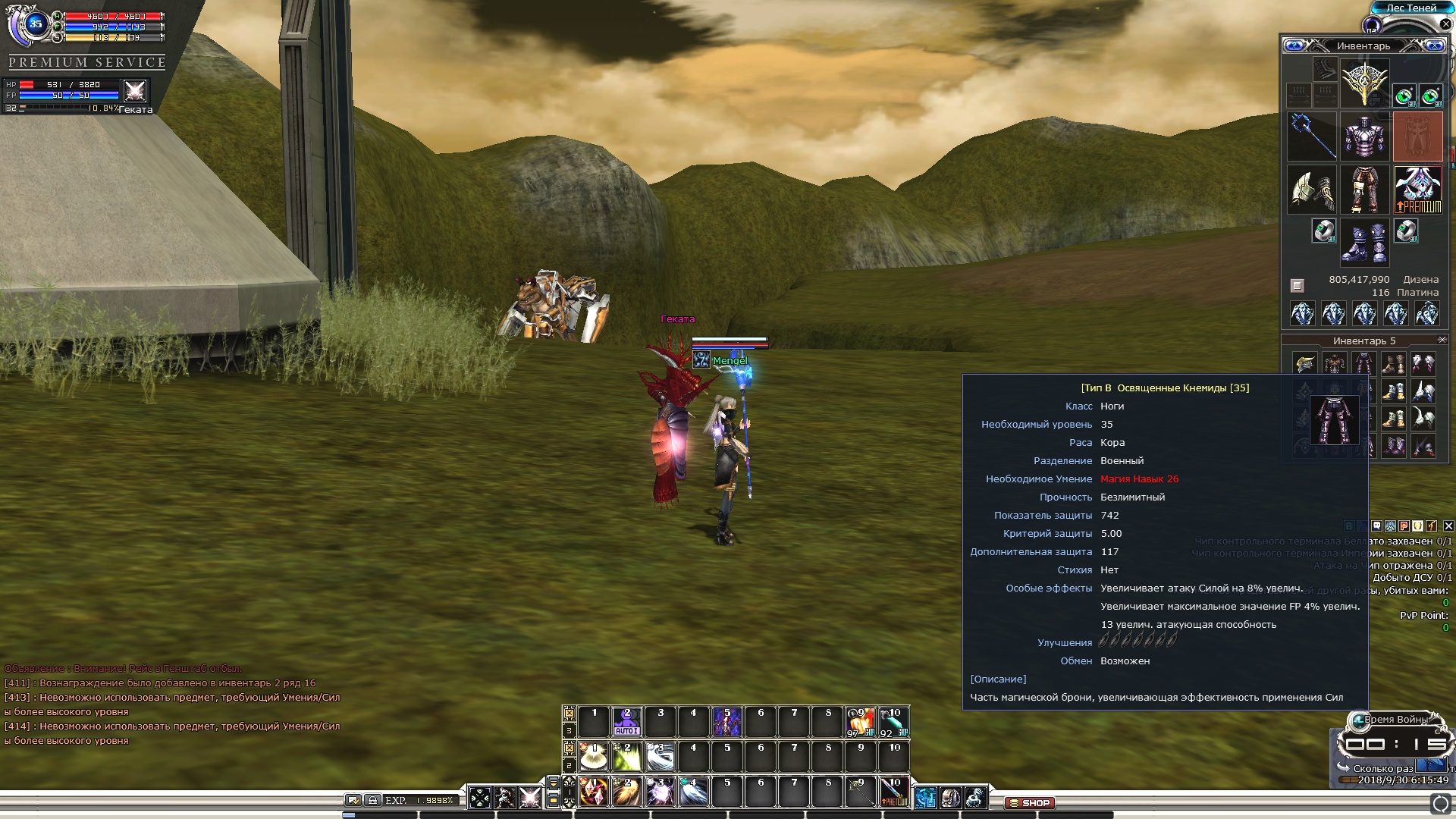The width and height of the screenshot is (1456, 819).
Task: Use the HP potion with 97 charges
Action: (860, 722)
